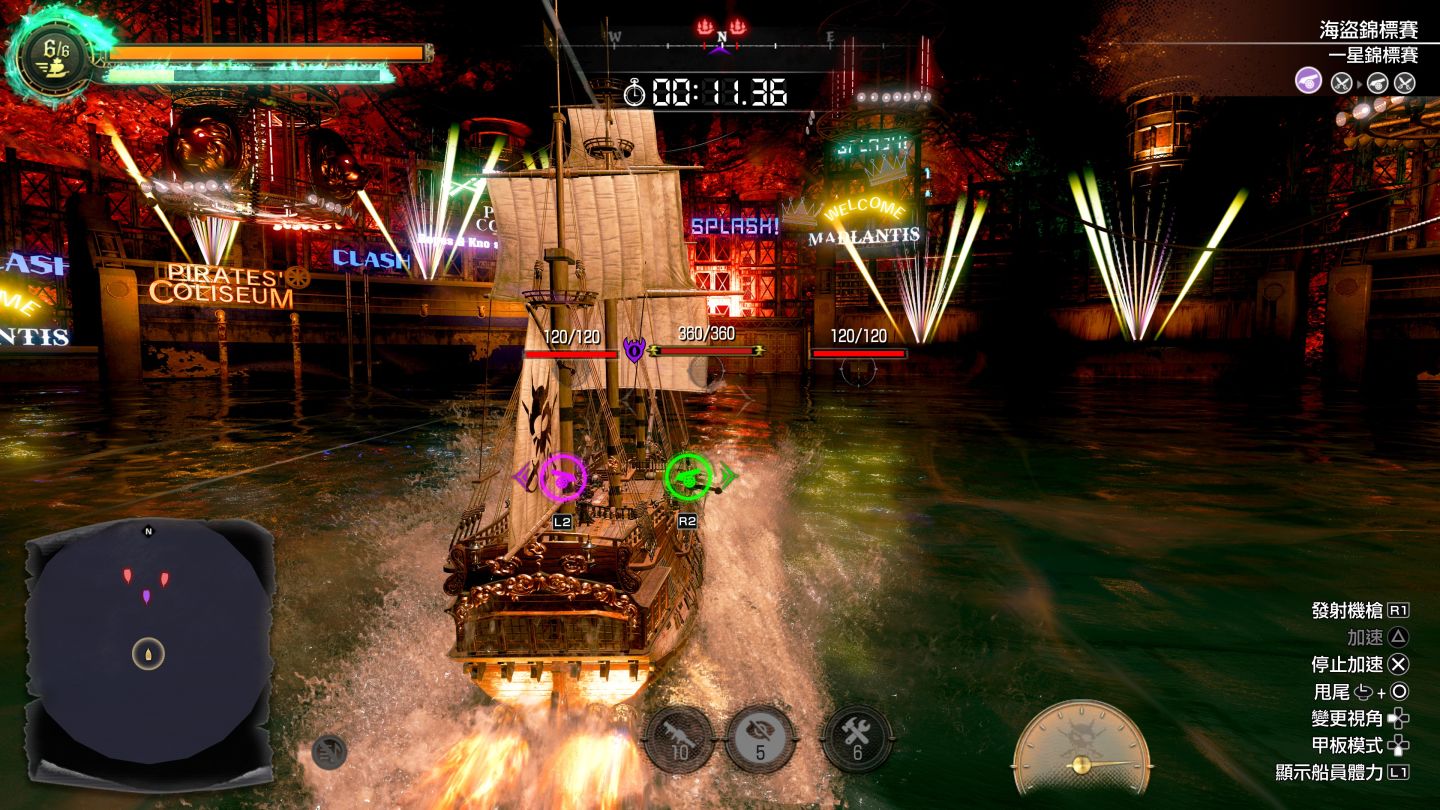Screen dimensions: 1440x810
Task: Click the highlighted purple cannon stage icon
Action: [1309, 81]
